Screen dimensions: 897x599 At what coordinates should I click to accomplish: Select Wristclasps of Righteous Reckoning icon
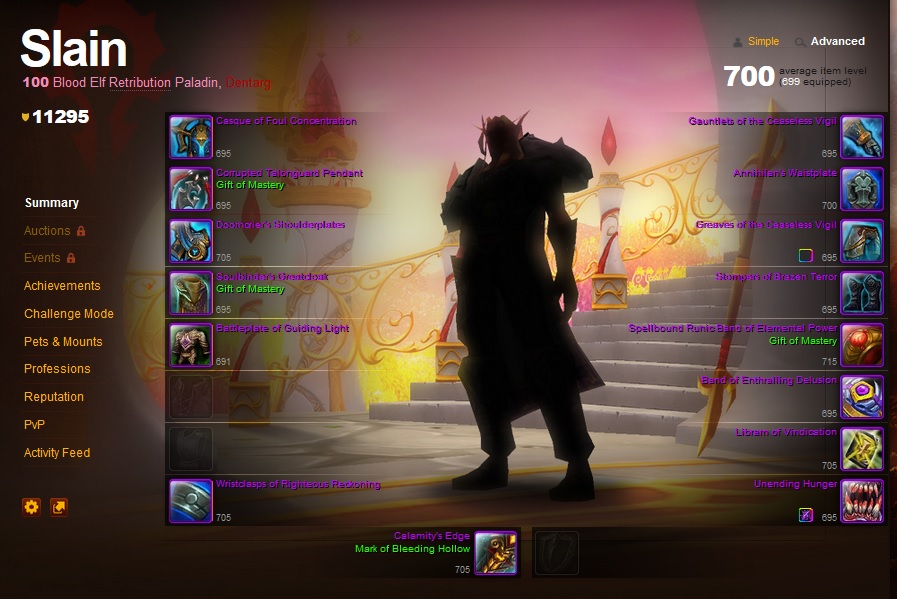[190, 501]
